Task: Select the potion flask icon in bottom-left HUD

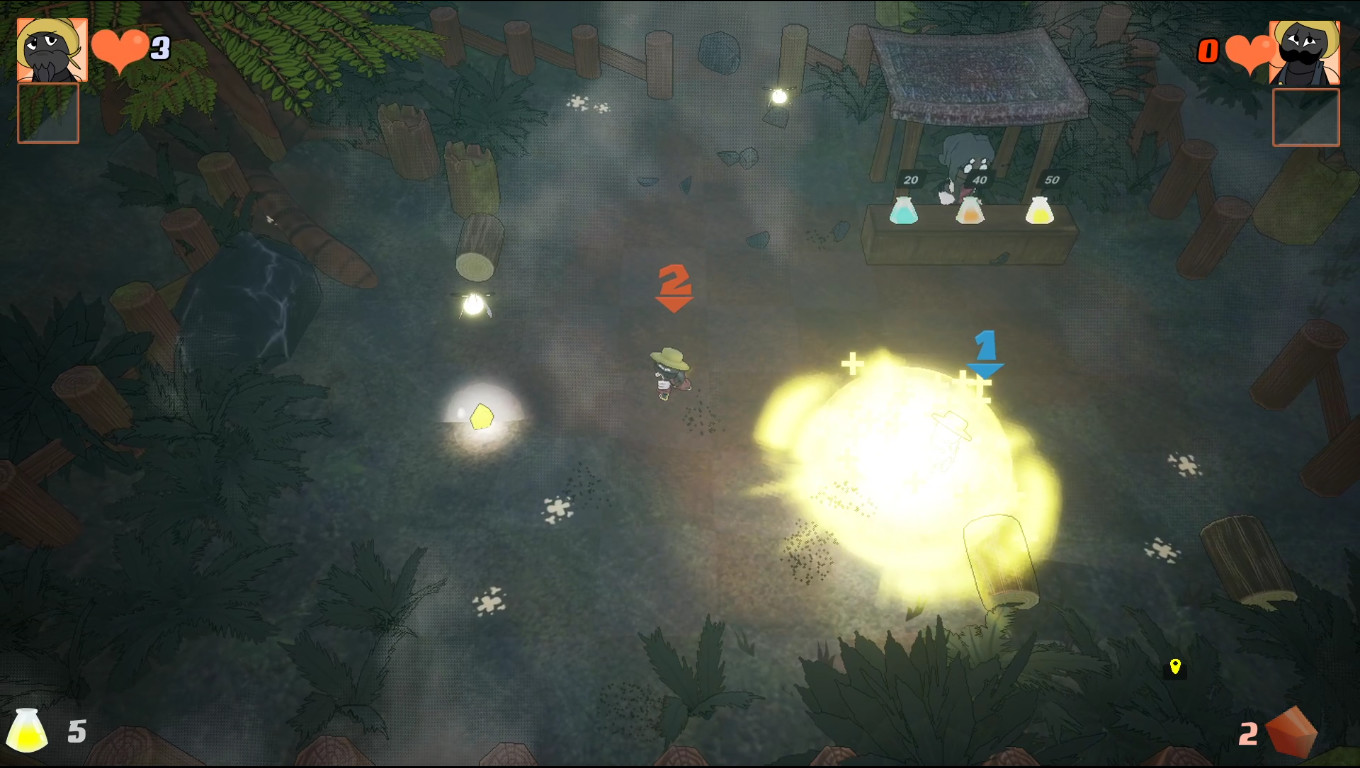Action: point(28,730)
